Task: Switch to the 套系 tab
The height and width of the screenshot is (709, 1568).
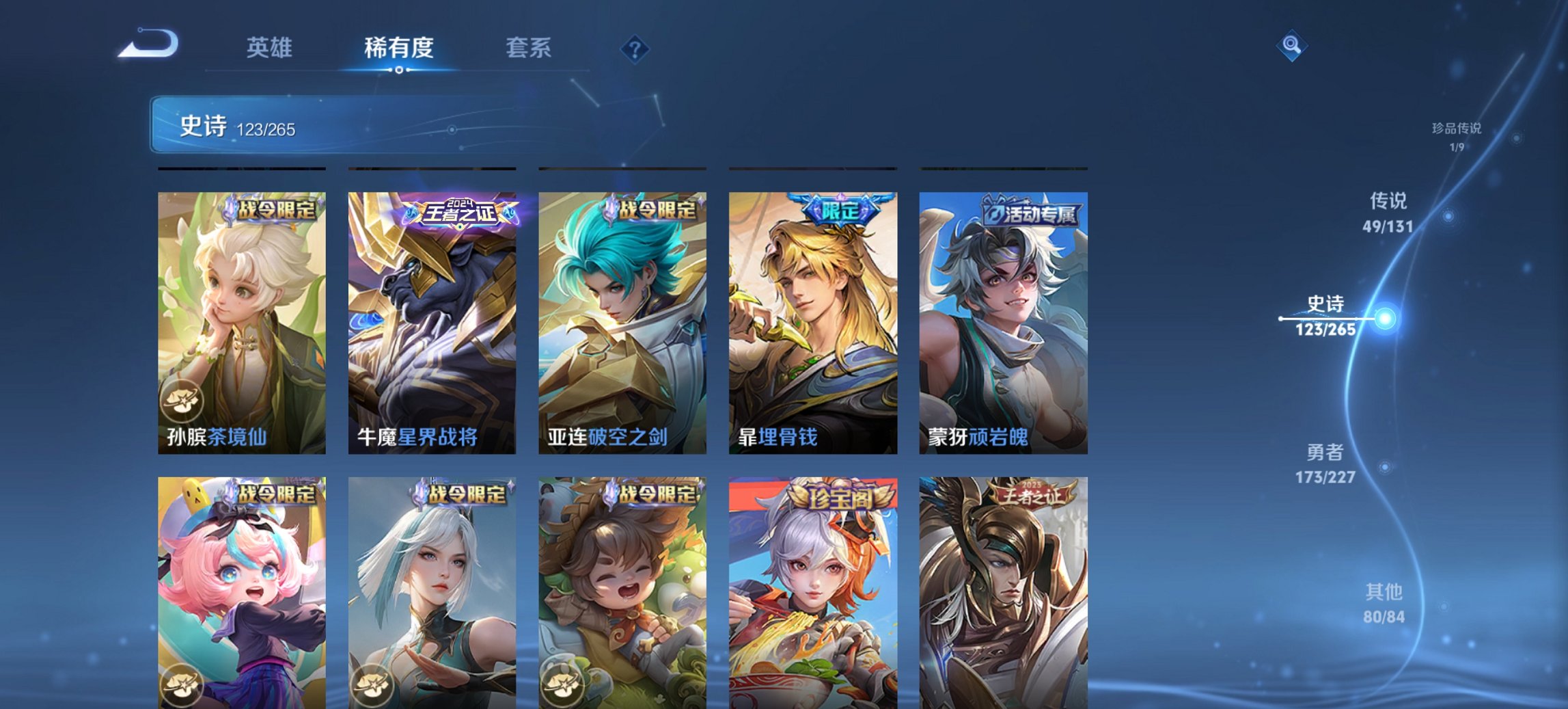Action: tap(528, 48)
